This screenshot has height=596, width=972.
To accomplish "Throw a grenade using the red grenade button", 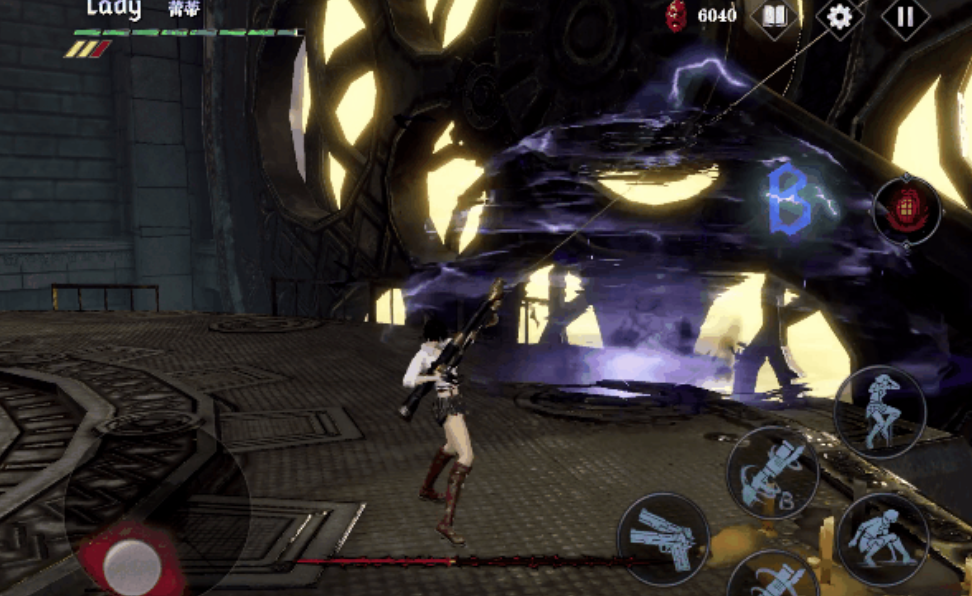I will point(907,210).
